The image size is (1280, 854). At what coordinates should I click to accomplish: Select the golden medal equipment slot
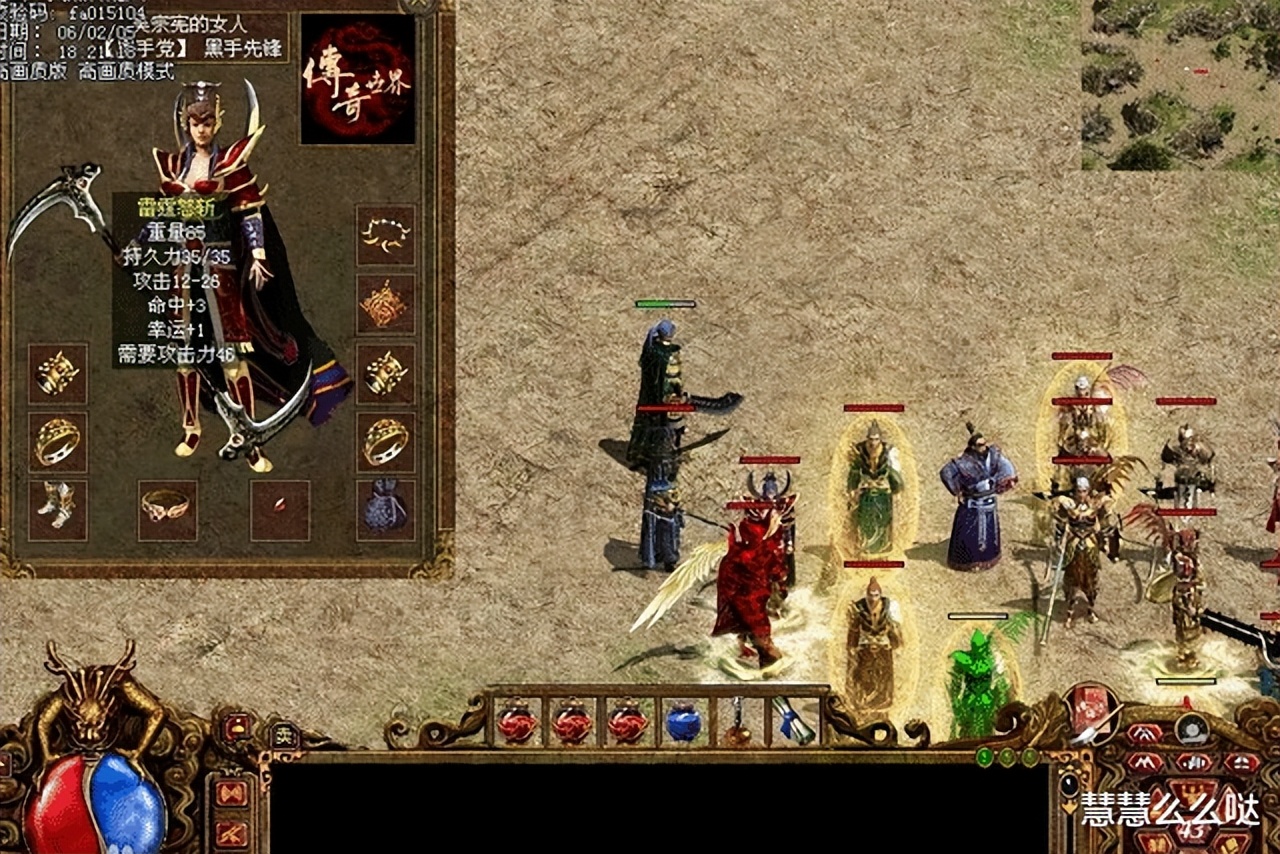[x=386, y=304]
